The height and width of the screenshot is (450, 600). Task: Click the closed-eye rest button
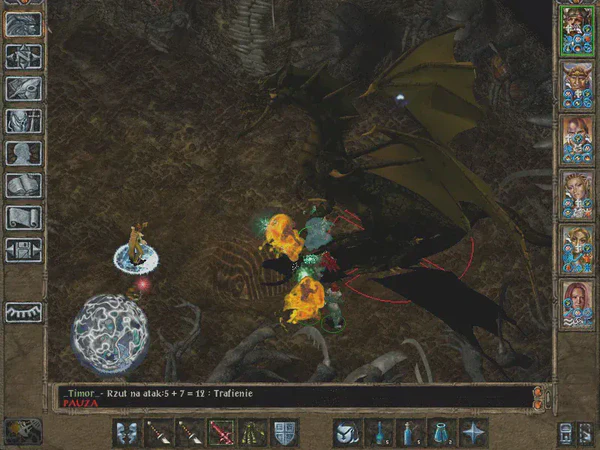click(x=23, y=312)
